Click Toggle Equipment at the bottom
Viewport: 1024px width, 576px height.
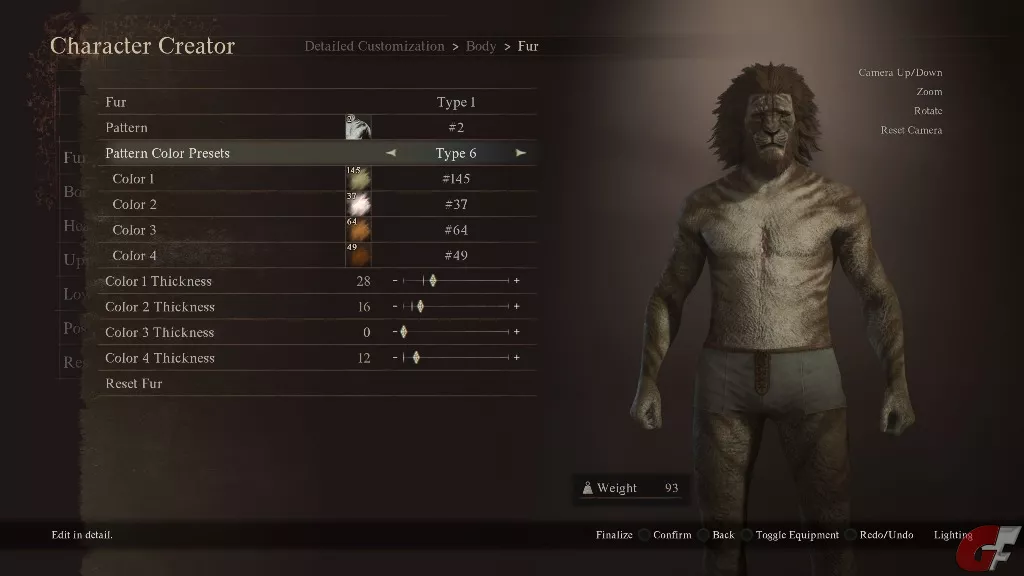tap(796, 535)
